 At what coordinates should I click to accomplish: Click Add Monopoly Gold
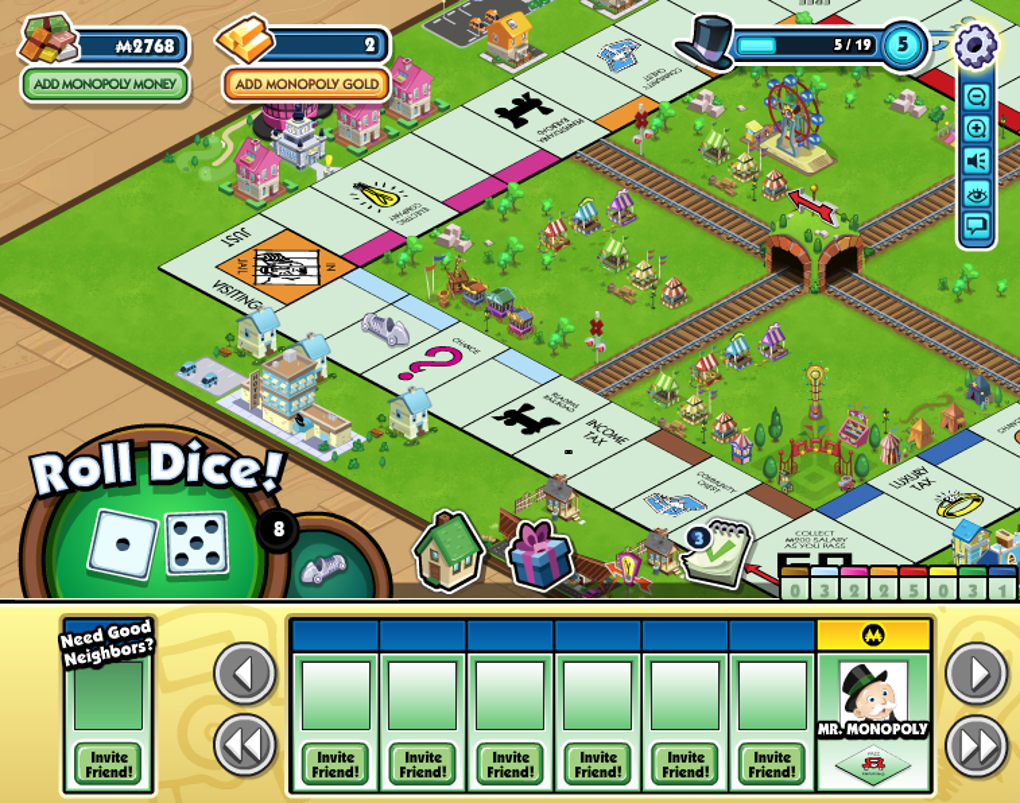(x=306, y=84)
